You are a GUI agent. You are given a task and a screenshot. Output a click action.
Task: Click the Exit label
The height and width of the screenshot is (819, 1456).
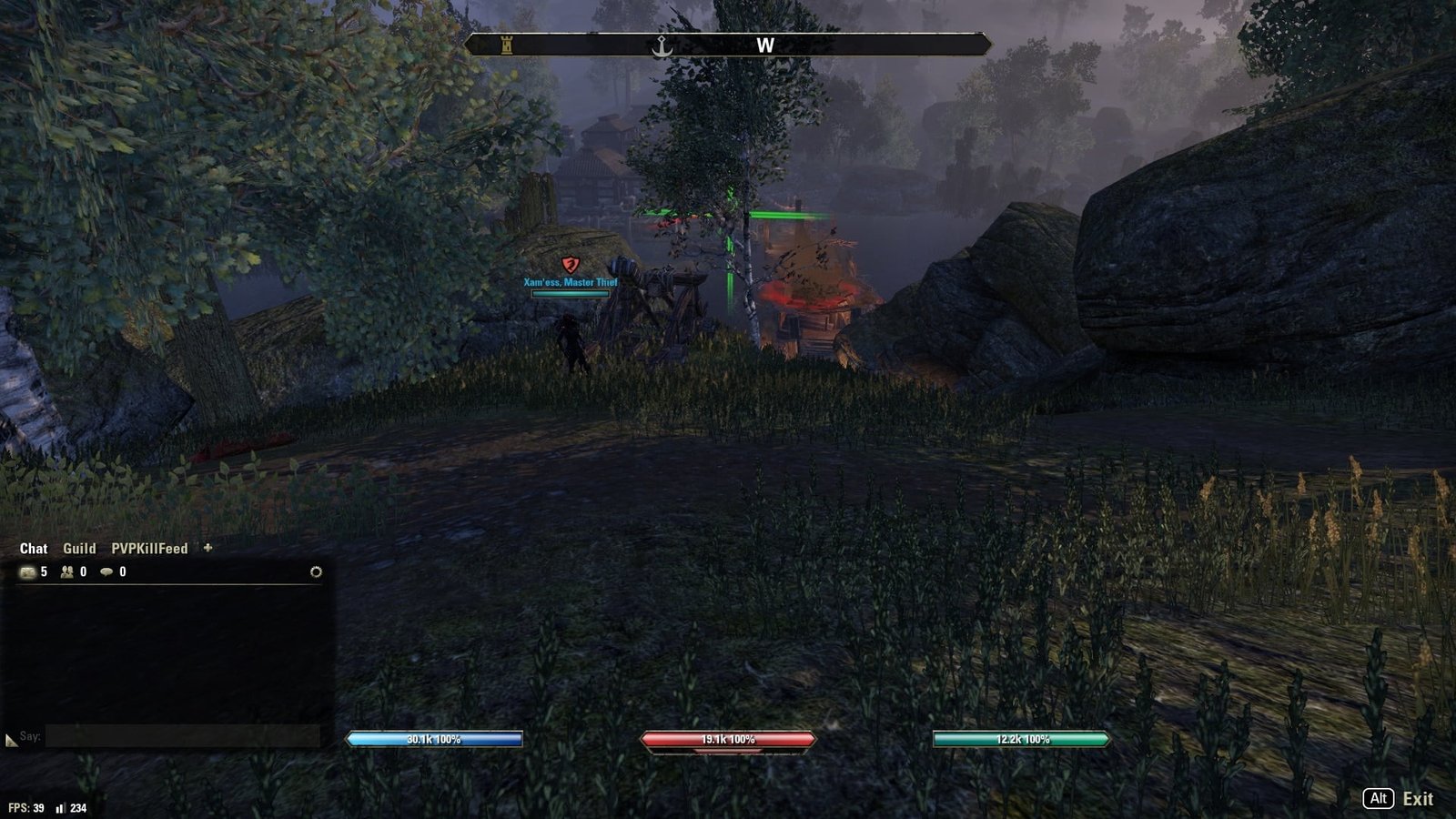(1417, 799)
